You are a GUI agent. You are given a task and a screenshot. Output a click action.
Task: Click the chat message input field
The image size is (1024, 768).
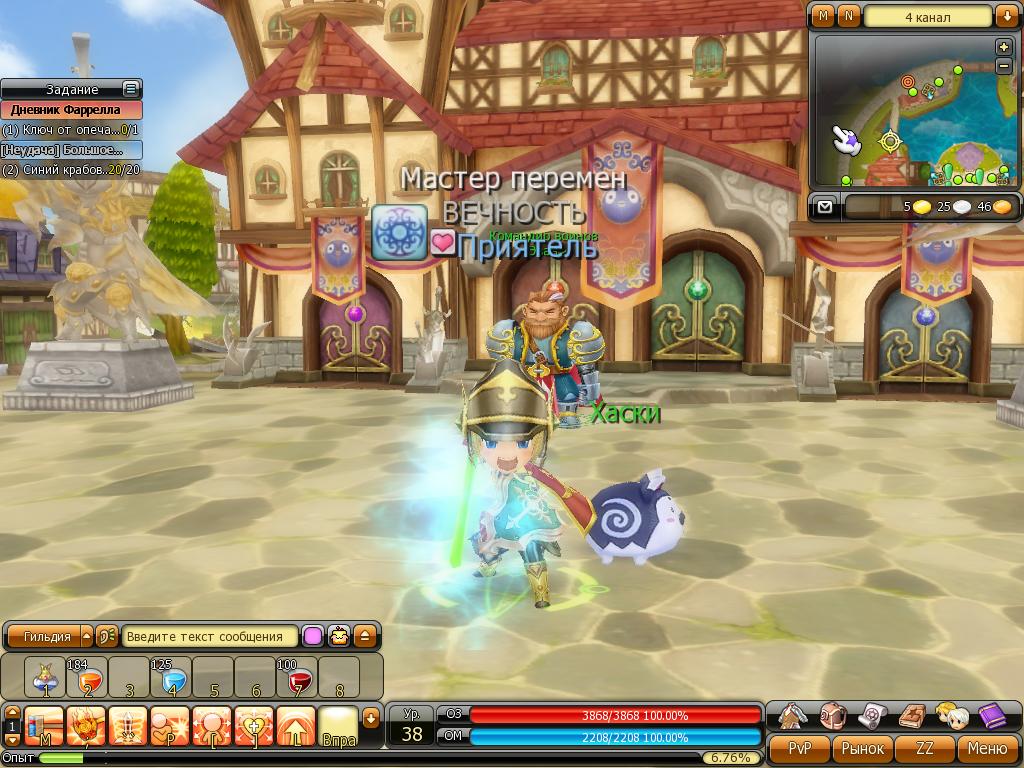pyautogui.click(x=210, y=636)
